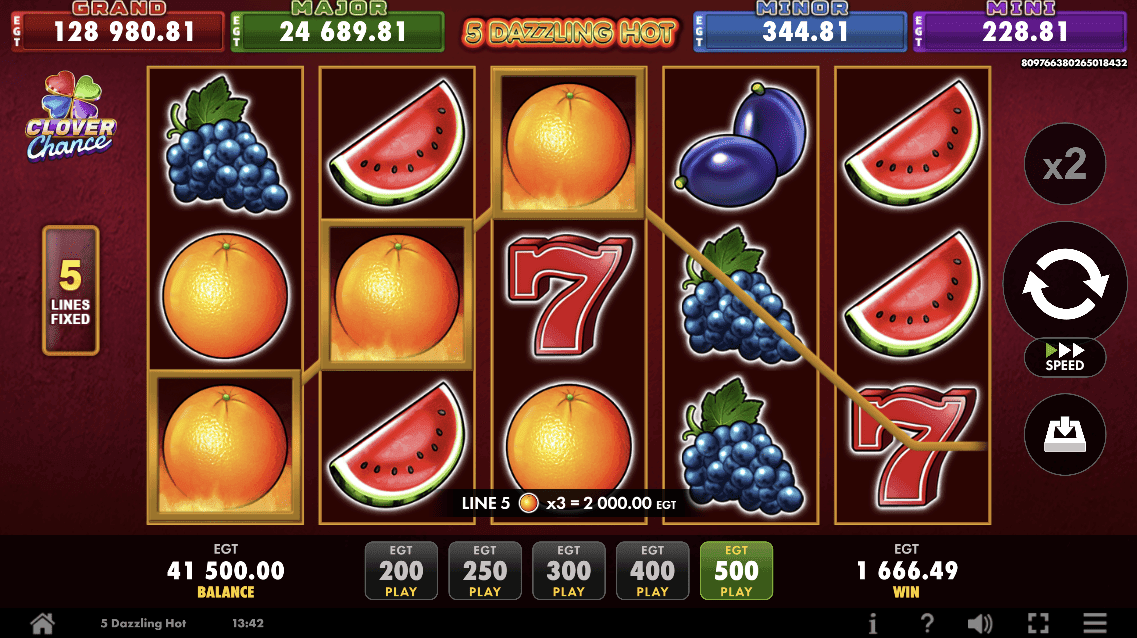
Task: Pick the 400 EGT play bet
Action: click(x=652, y=572)
